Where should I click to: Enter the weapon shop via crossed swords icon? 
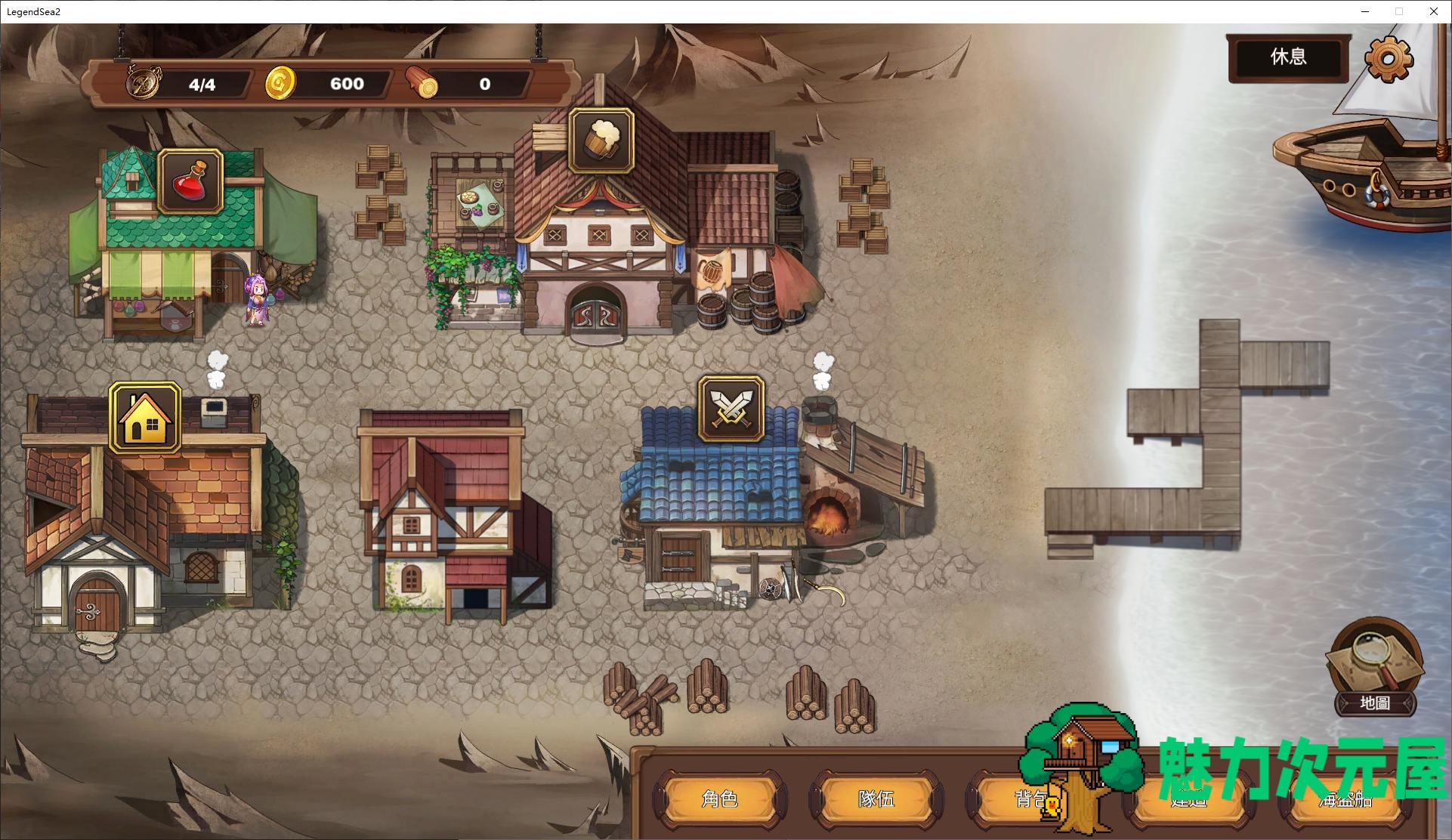pos(731,410)
